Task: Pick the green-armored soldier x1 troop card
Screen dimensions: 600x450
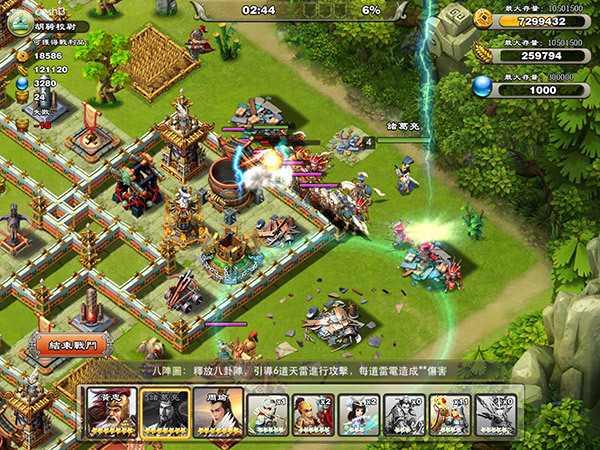Action: coord(269,412)
